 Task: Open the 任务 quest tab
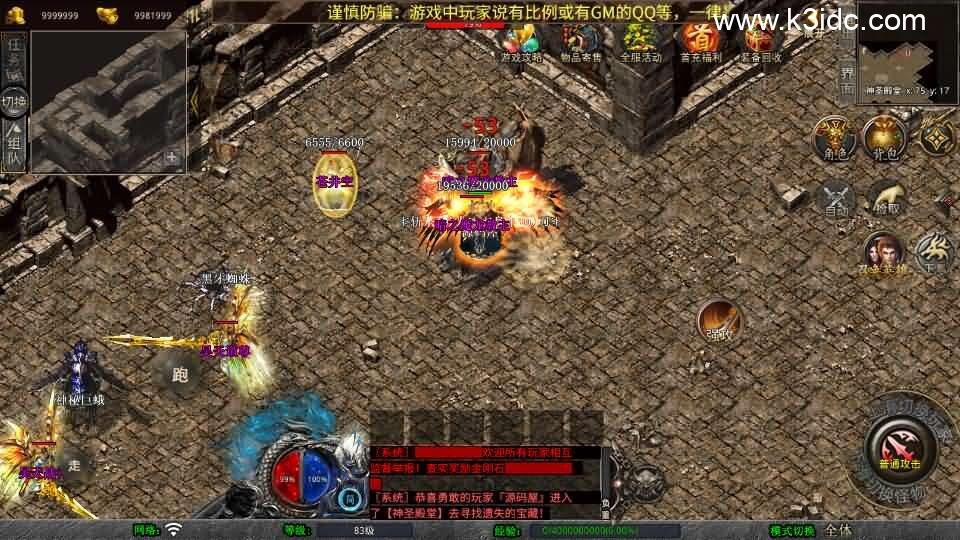14,58
